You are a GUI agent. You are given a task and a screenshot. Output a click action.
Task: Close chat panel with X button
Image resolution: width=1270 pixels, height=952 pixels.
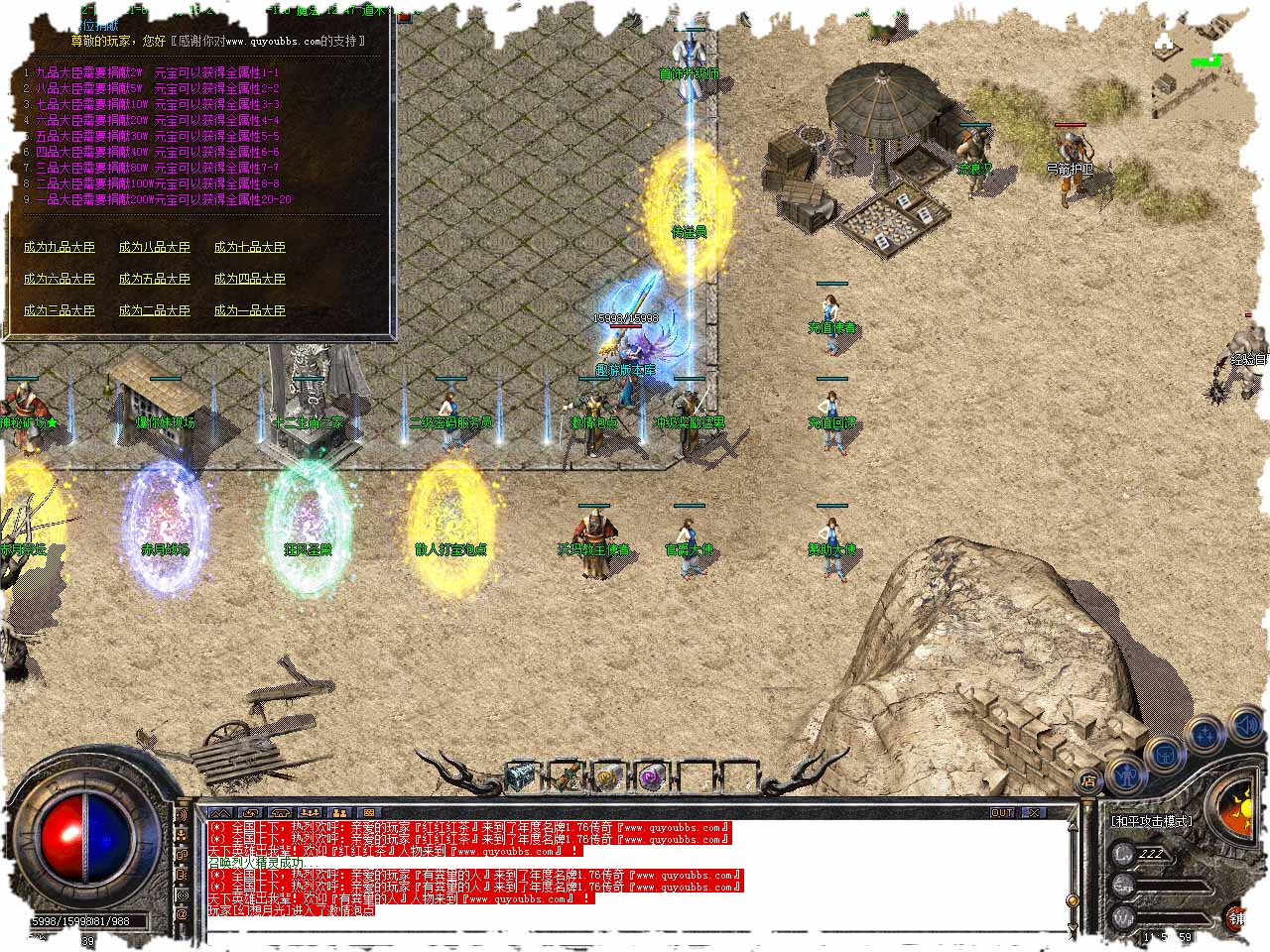(x=1034, y=812)
